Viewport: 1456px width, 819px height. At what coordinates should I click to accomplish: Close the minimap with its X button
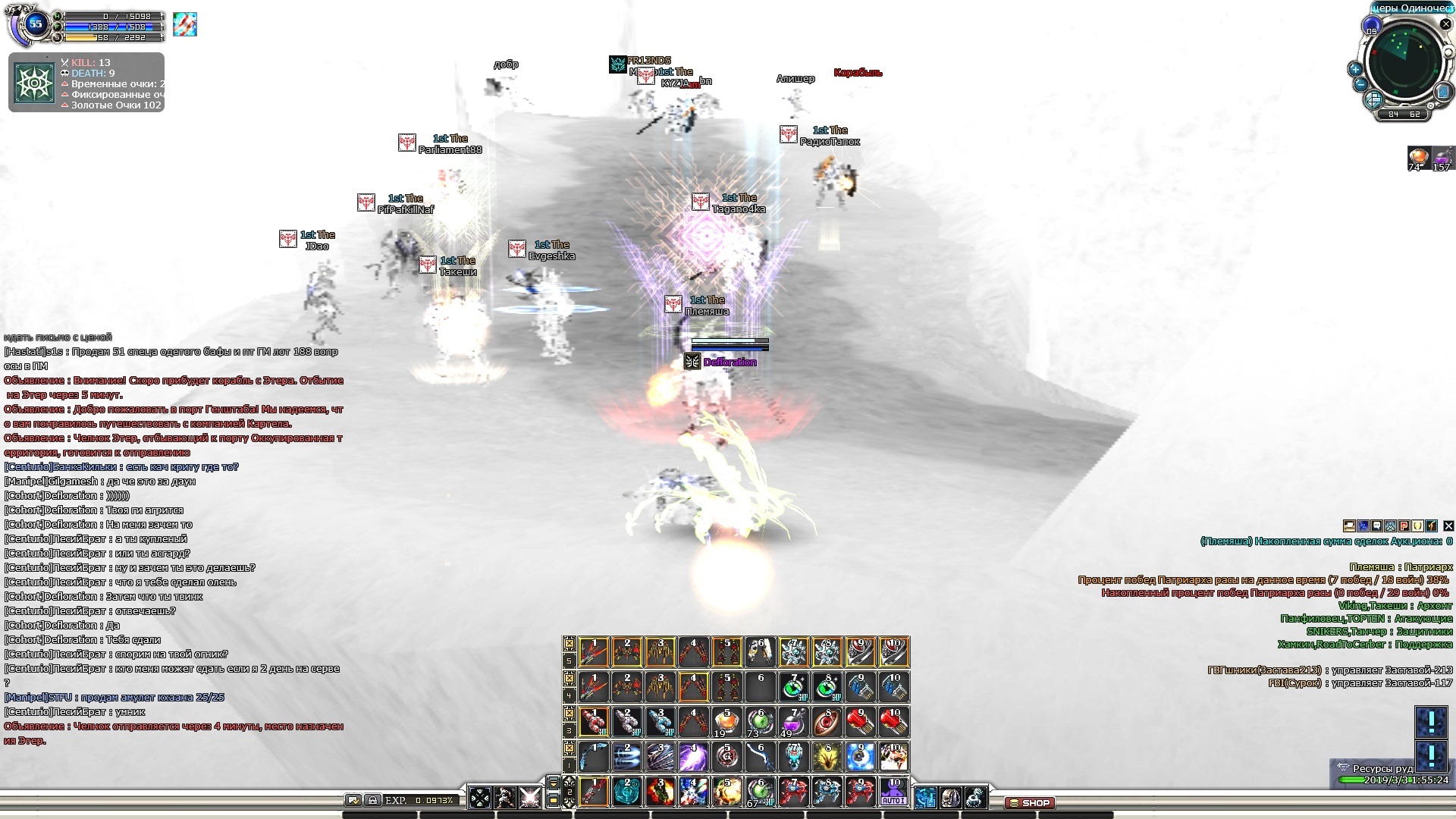(x=1445, y=24)
